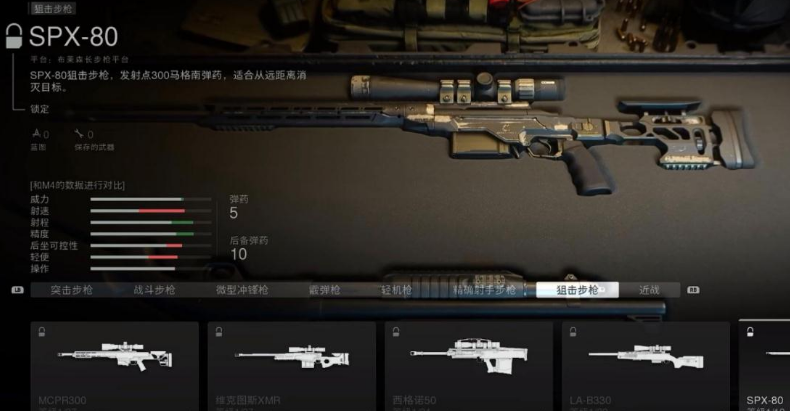Switch to the 近战 tab
Viewport: 790px width, 411px height.
[649, 290]
